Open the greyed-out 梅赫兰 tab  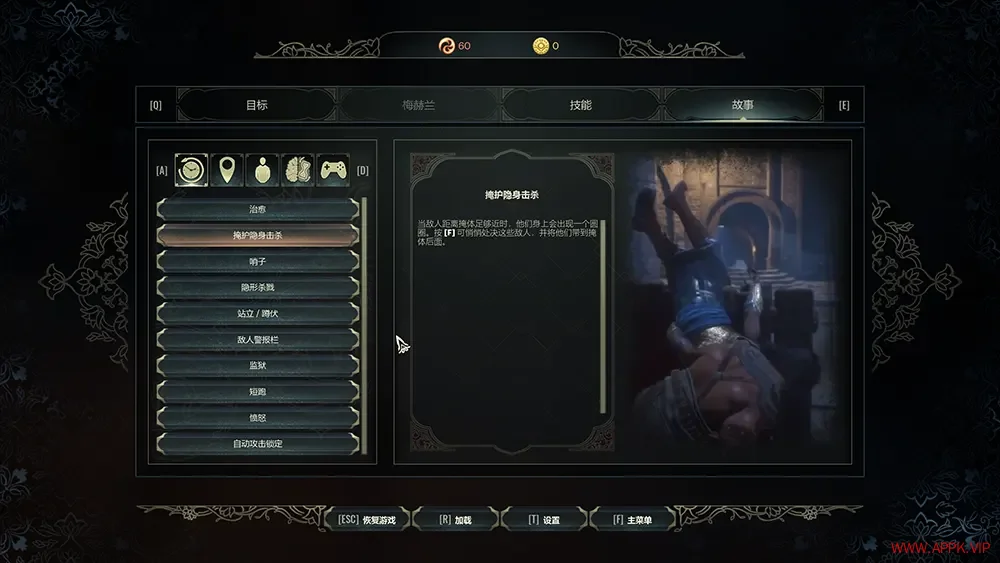tap(418, 105)
